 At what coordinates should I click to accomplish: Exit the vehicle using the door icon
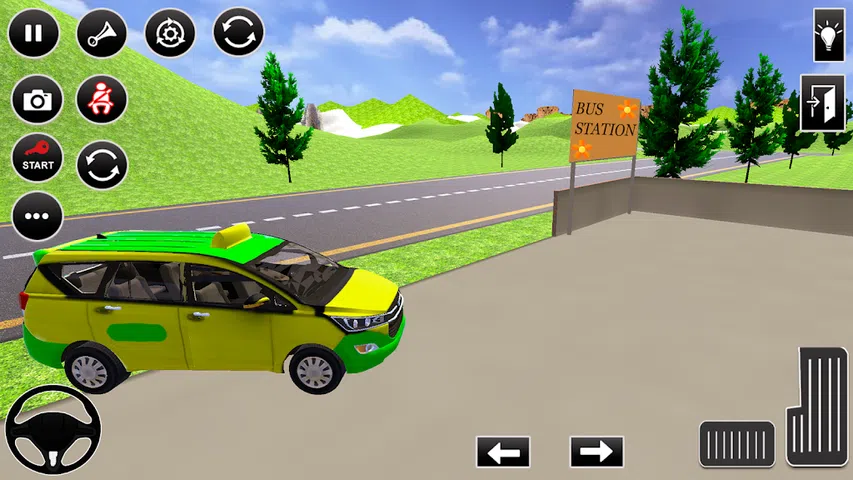(x=822, y=102)
